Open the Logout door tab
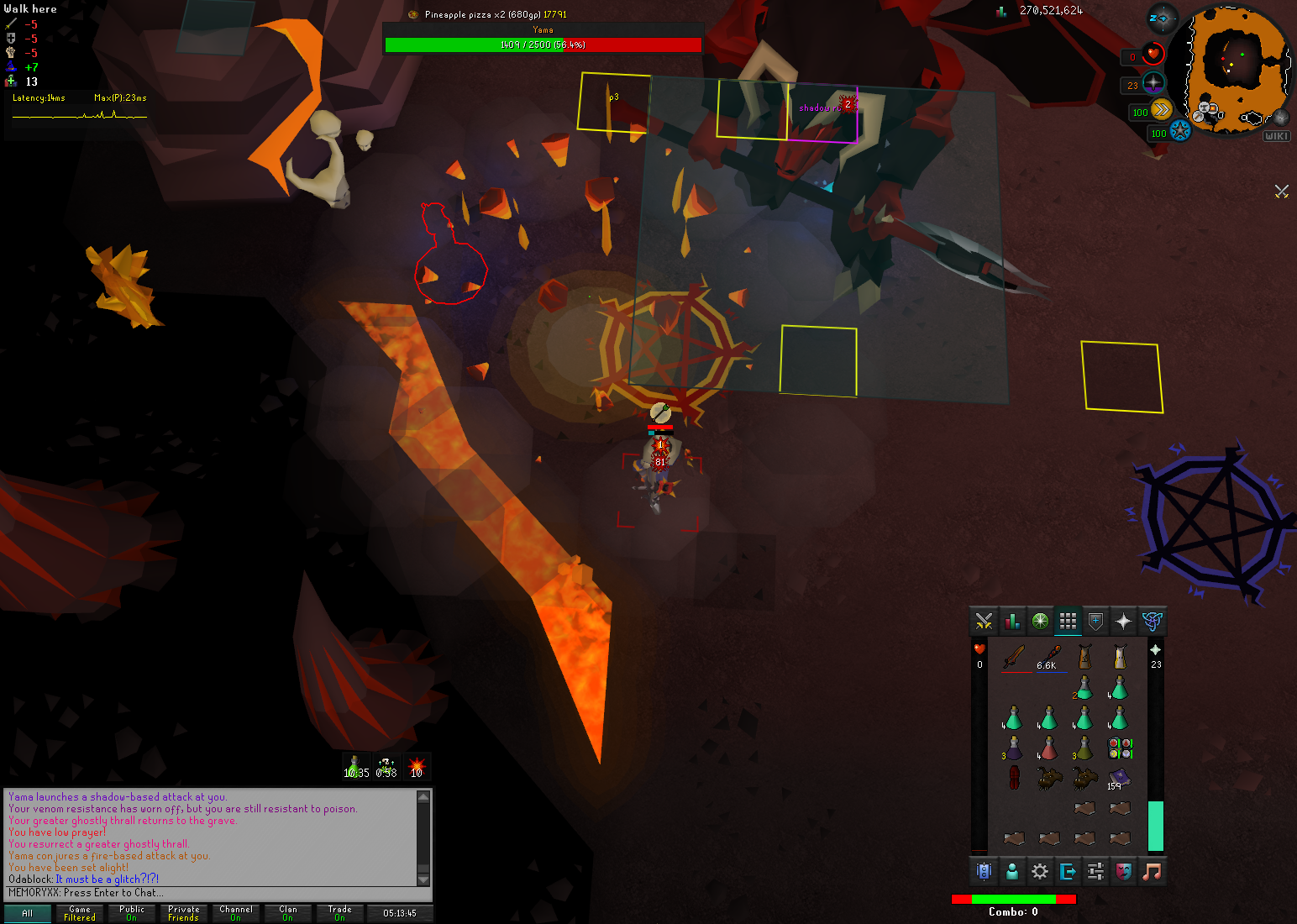 [1068, 871]
